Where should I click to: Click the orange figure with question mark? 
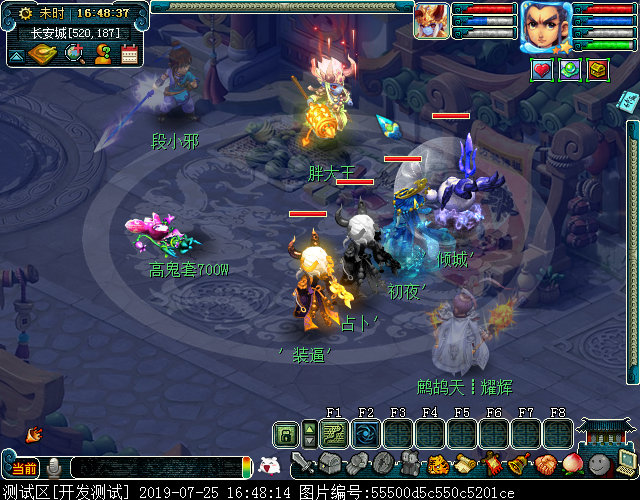coord(102,53)
